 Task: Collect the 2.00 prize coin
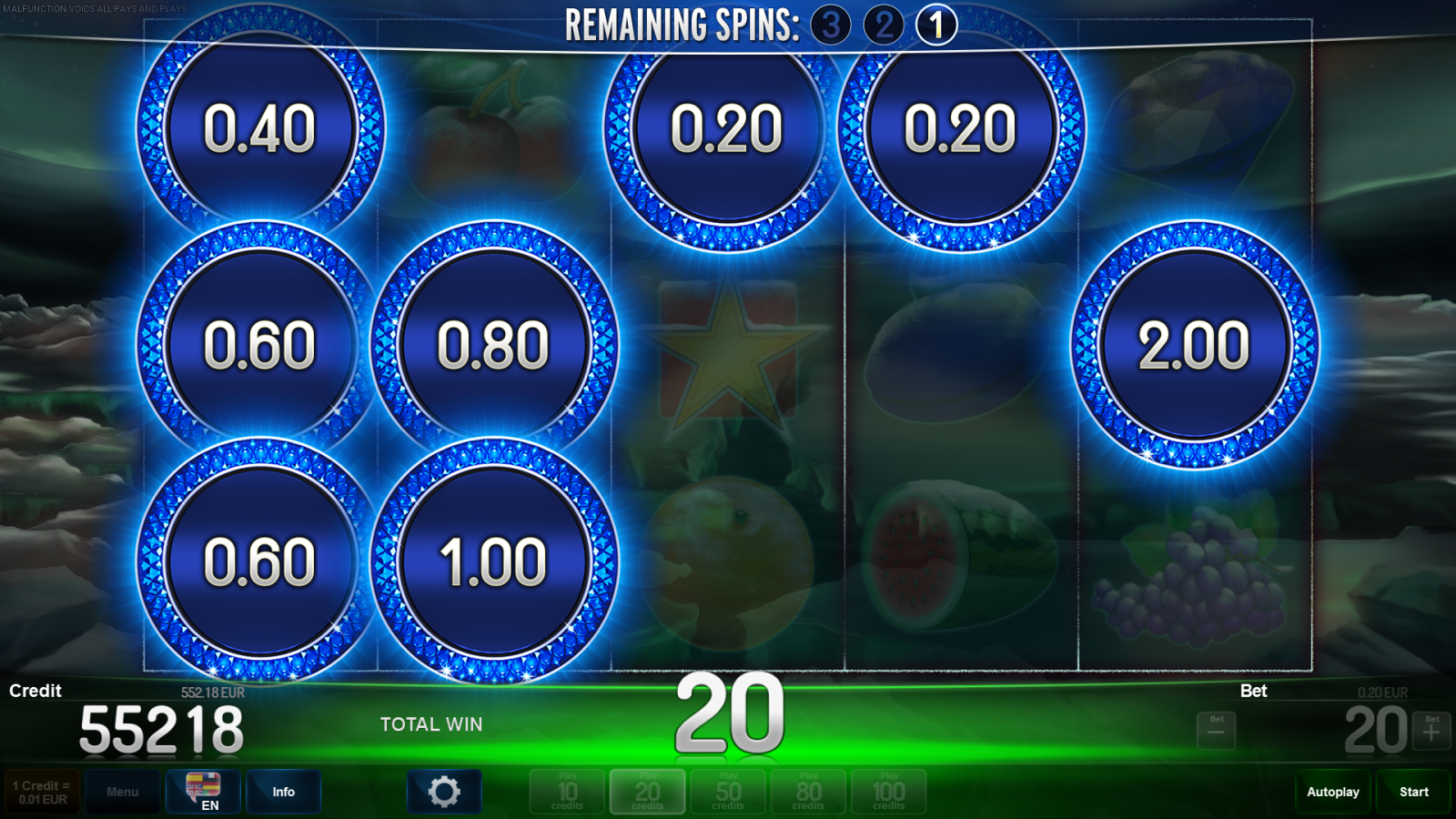[x=1196, y=344]
